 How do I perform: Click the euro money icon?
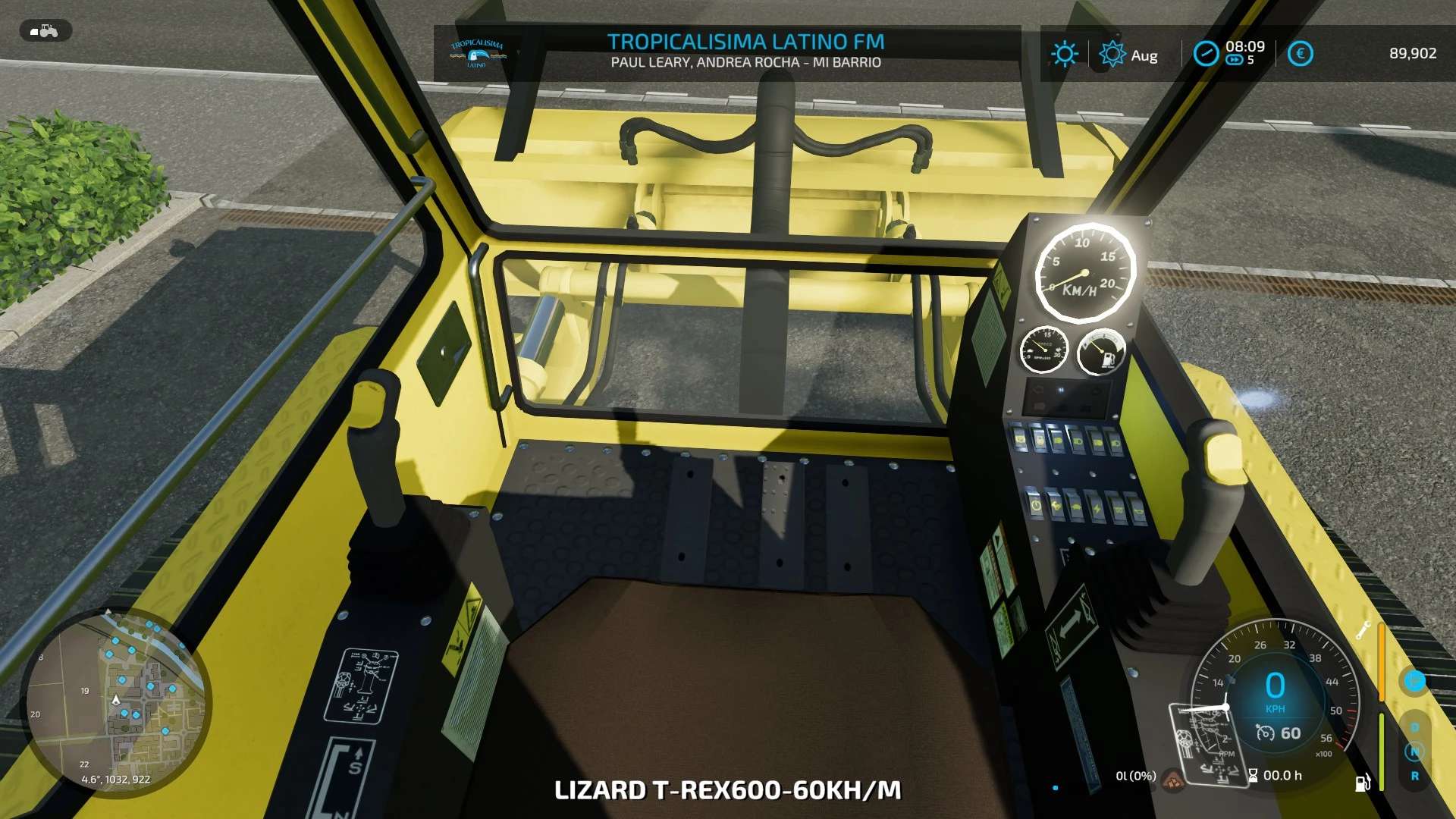[1300, 53]
